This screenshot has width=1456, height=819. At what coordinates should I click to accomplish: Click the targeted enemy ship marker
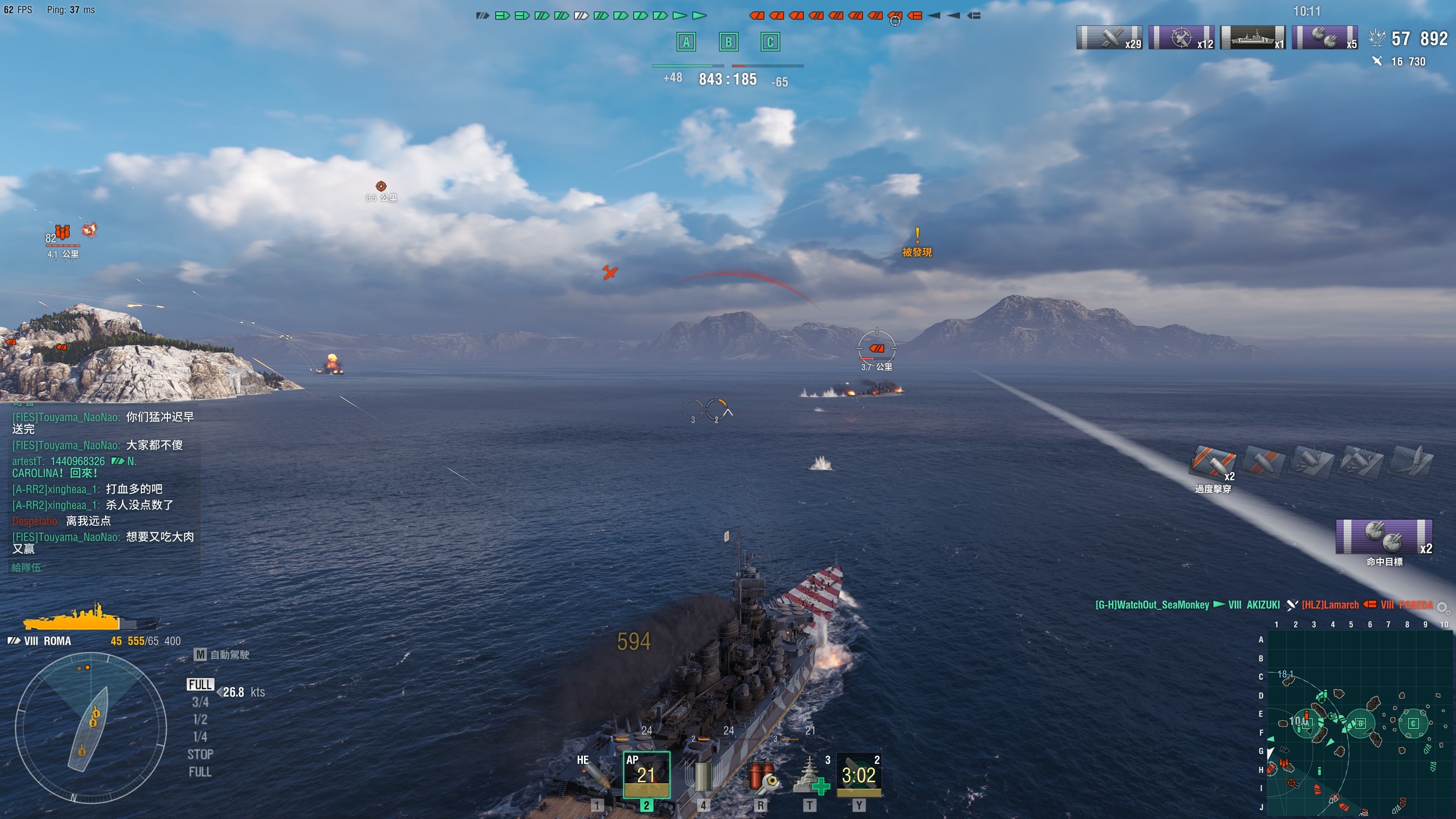coord(876,348)
